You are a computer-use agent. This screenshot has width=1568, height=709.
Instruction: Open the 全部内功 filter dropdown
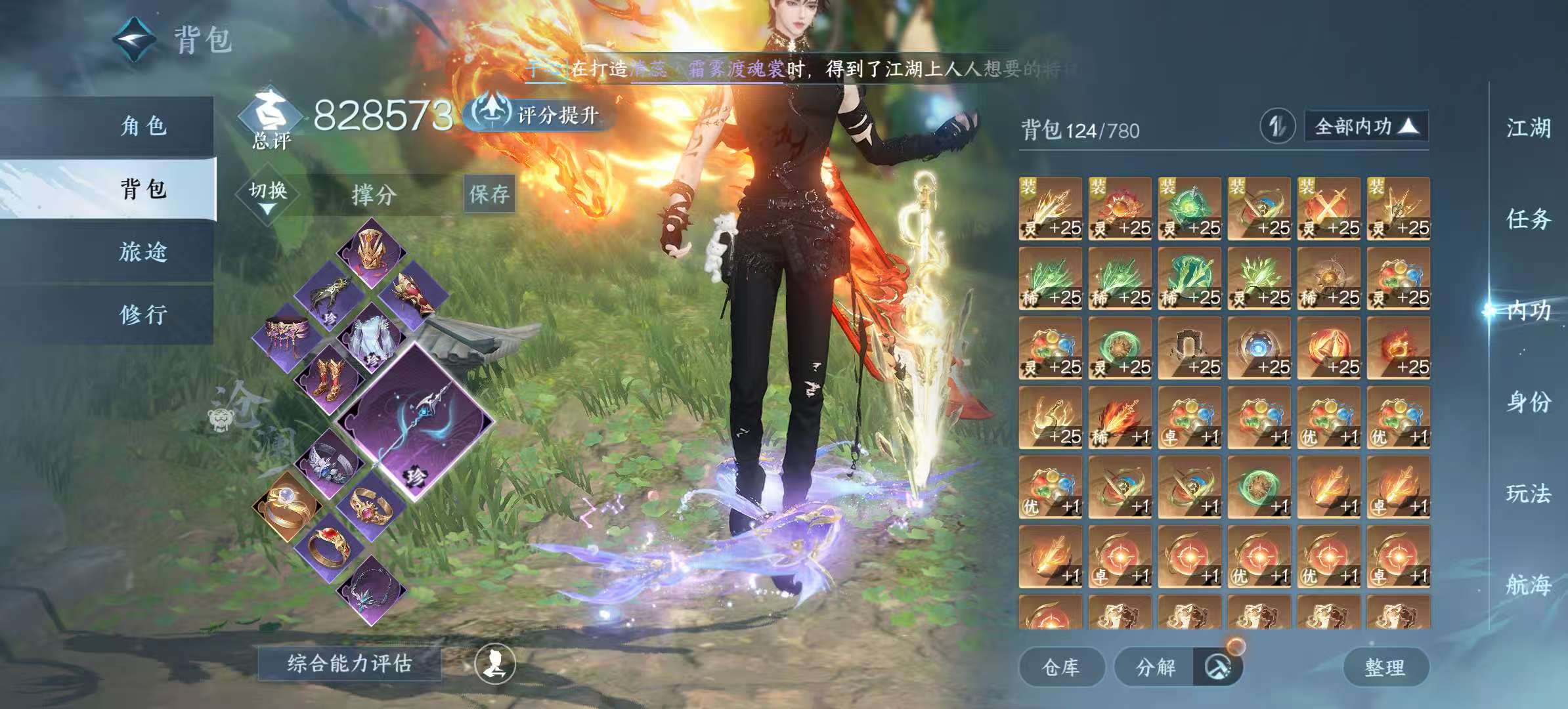(x=1366, y=126)
